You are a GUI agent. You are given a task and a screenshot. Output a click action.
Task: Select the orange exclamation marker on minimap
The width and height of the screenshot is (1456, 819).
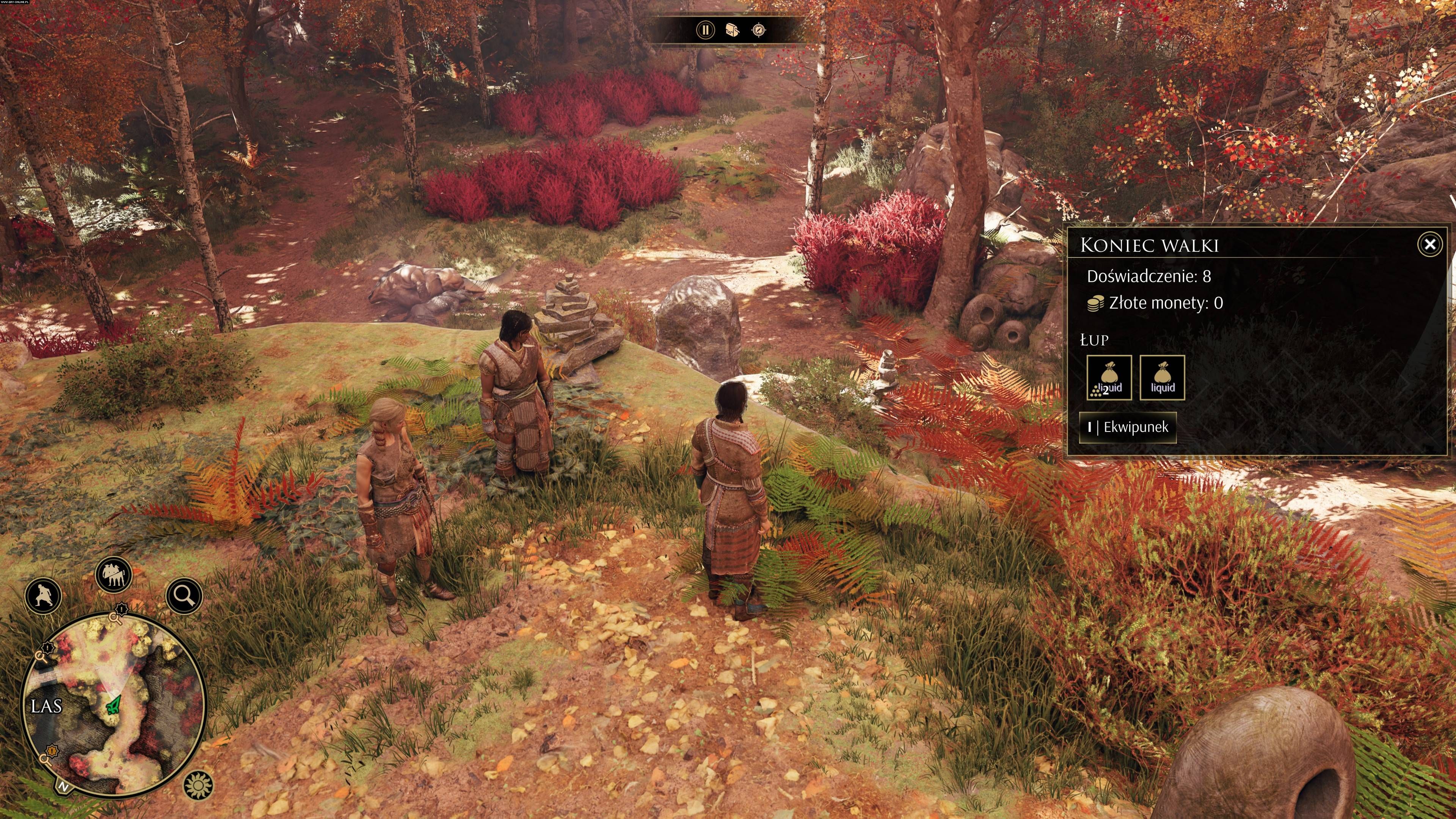(x=53, y=751)
